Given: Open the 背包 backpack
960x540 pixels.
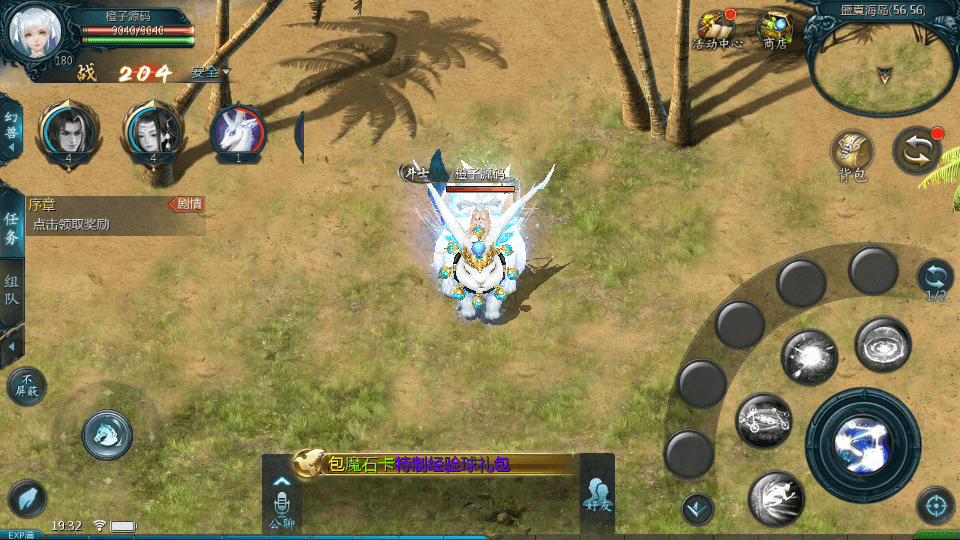Looking at the screenshot, I should click(853, 155).
